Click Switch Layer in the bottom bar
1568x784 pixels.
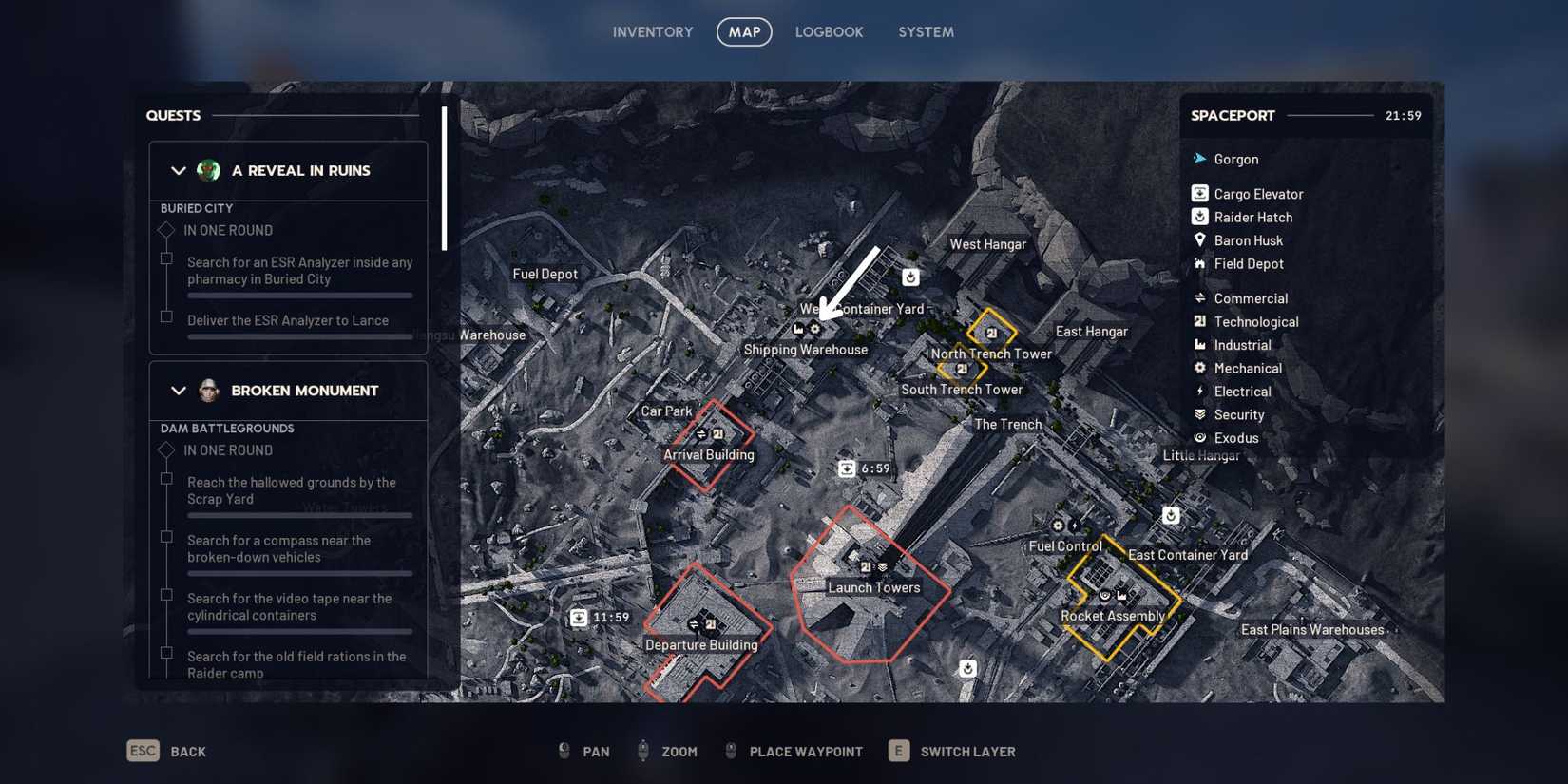pyautogui.click(x=966, y=751)
